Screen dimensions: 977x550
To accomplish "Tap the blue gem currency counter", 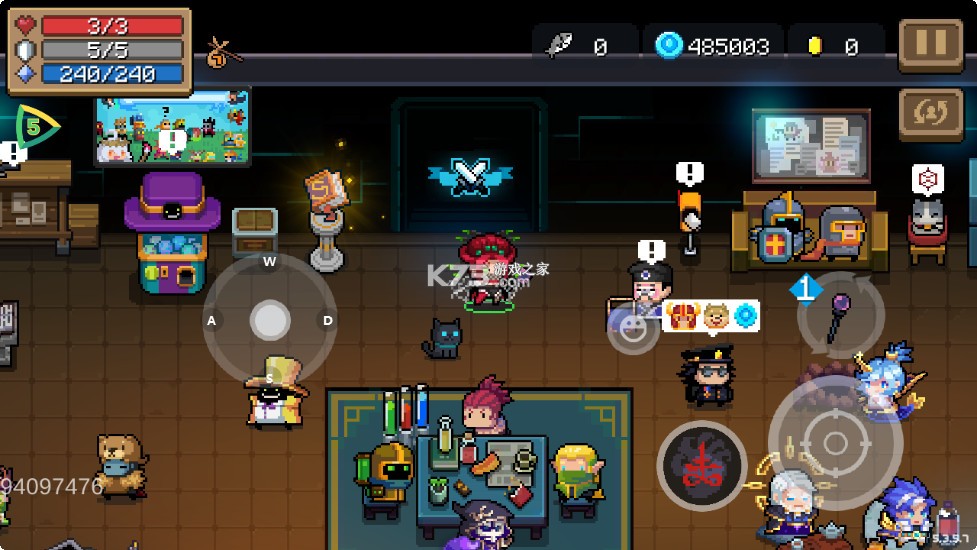I will (x=712, y=46).
